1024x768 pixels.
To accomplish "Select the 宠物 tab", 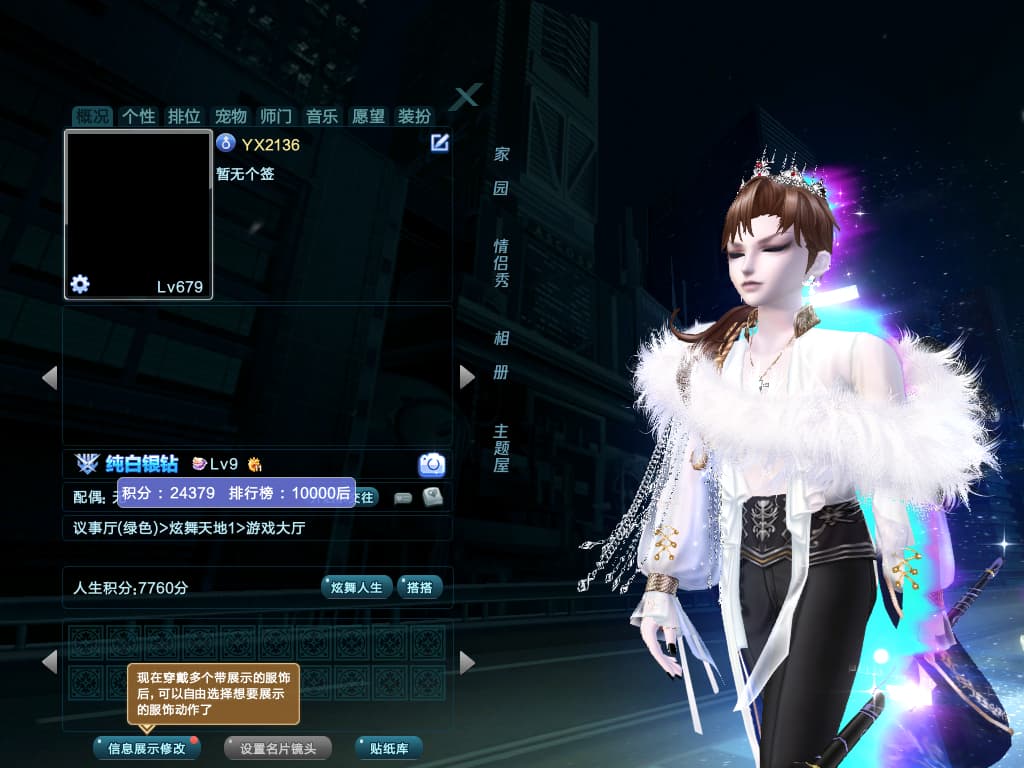I will pos(230,116).
